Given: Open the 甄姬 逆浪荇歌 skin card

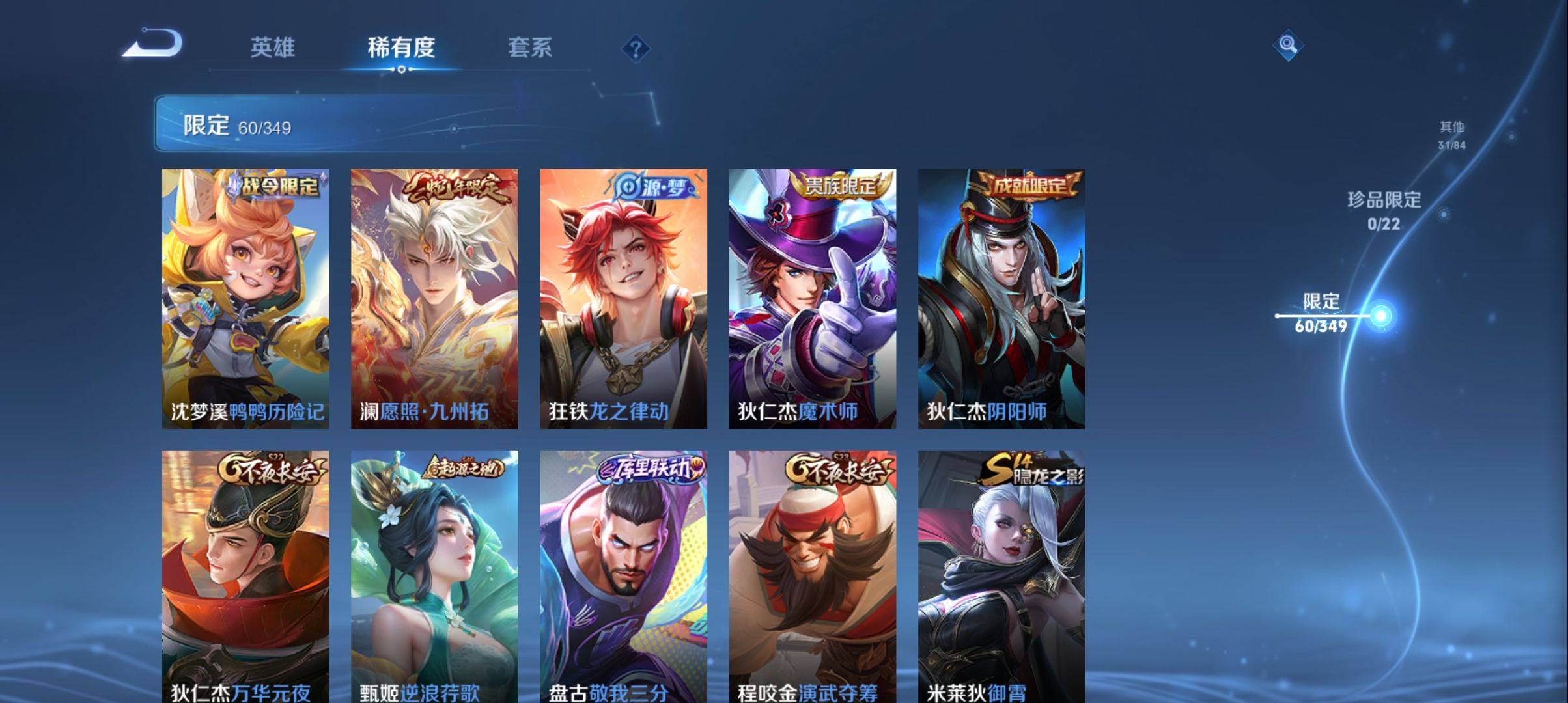Looking at the screenshot, I should point(434,576).
